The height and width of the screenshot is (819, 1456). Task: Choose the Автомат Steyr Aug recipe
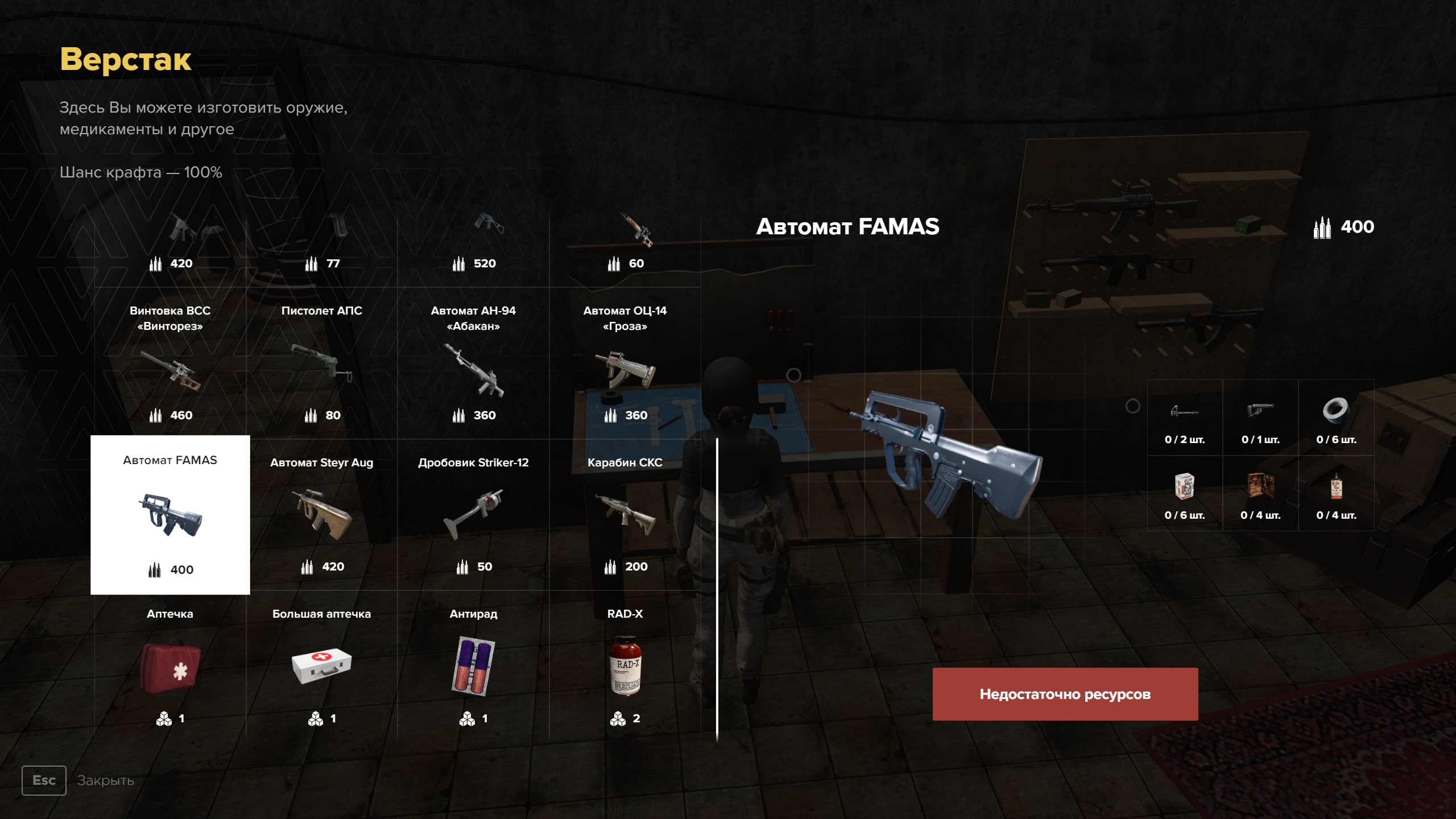point(321,515)
